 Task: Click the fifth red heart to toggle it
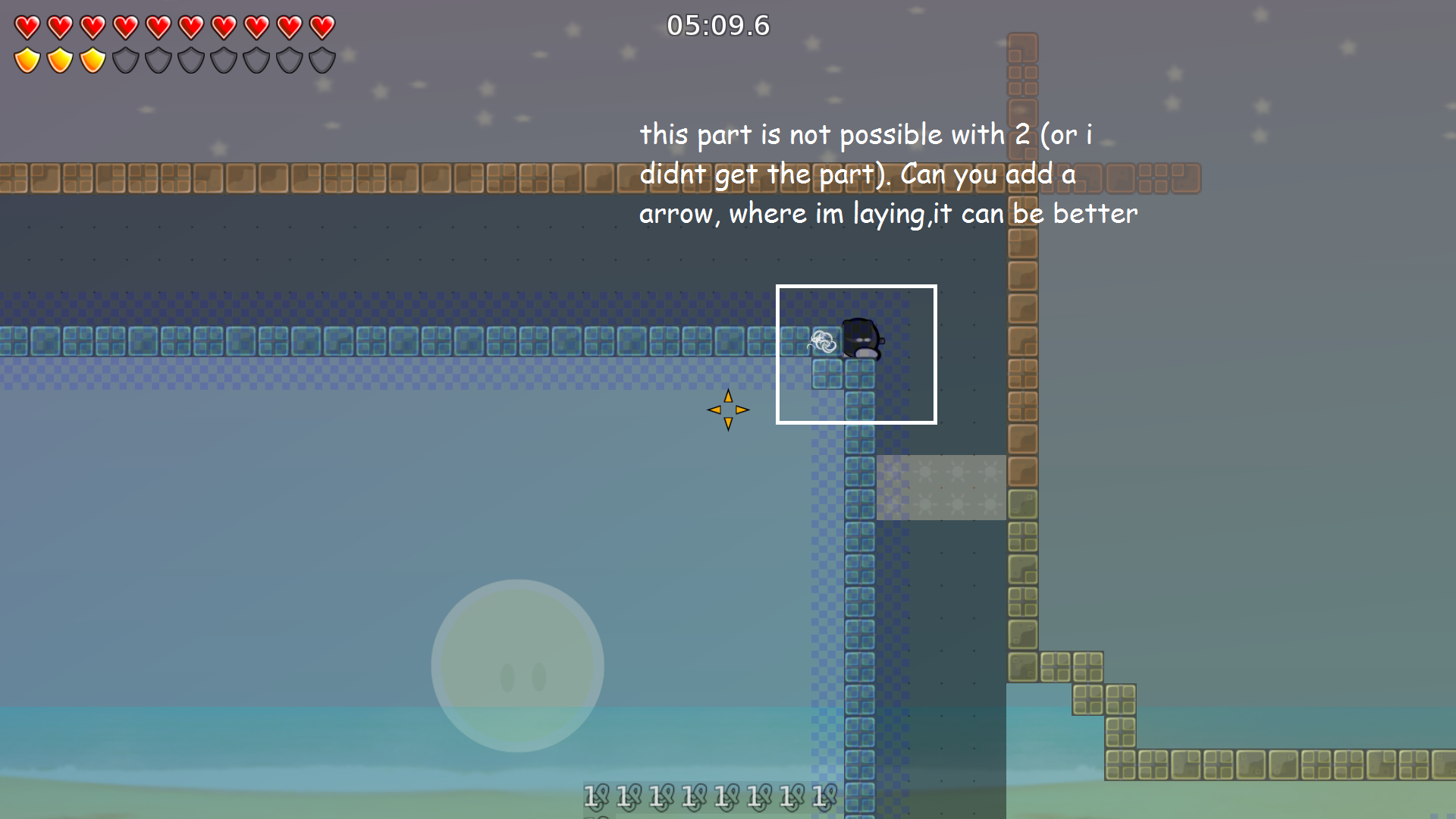157,27
